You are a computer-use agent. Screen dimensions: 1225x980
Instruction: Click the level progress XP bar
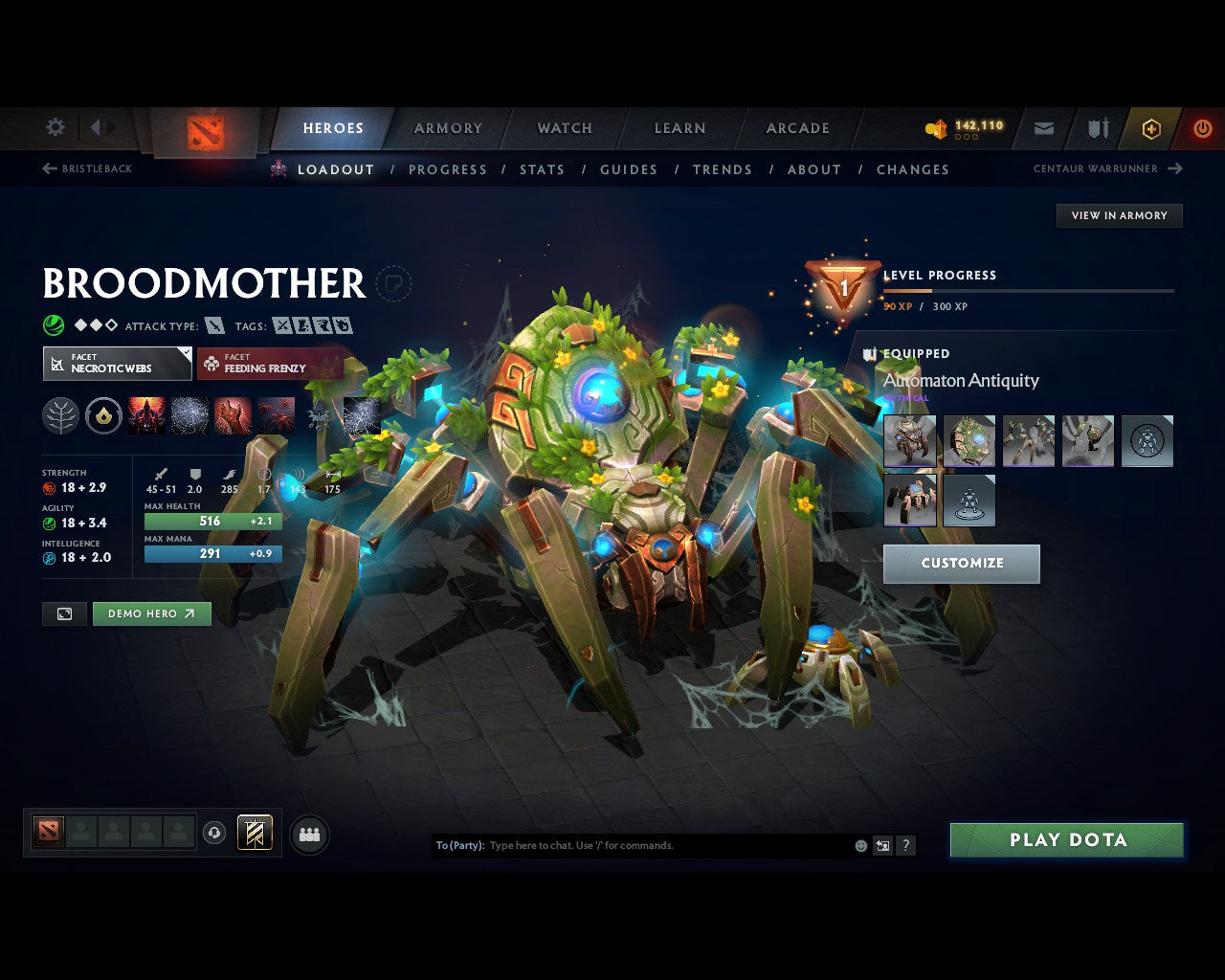(1029, 292)
